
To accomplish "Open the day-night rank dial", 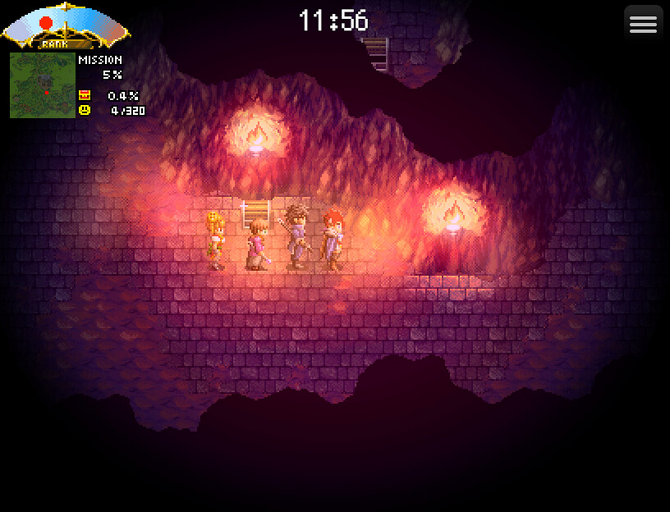I will (66, 26).
